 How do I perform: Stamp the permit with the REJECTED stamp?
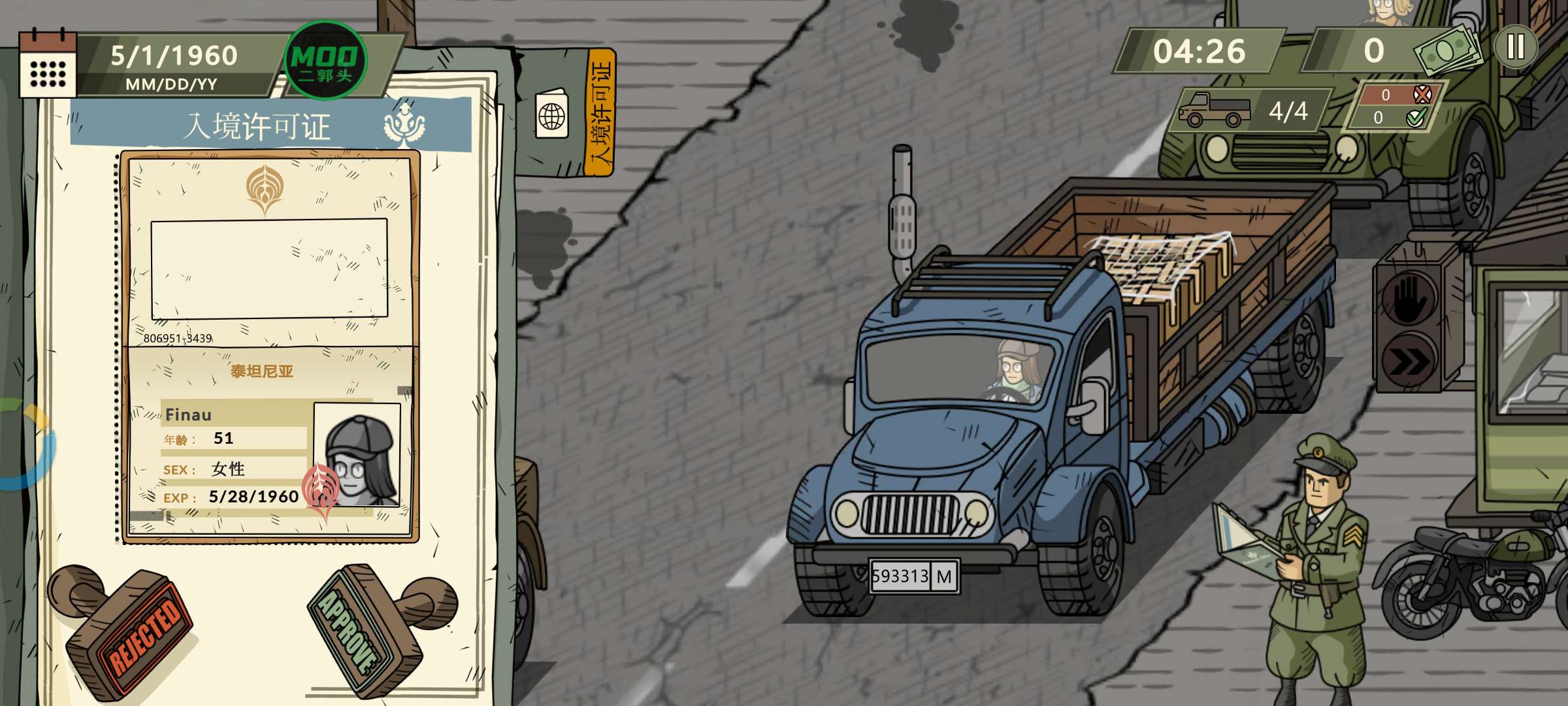coord(131,628)
